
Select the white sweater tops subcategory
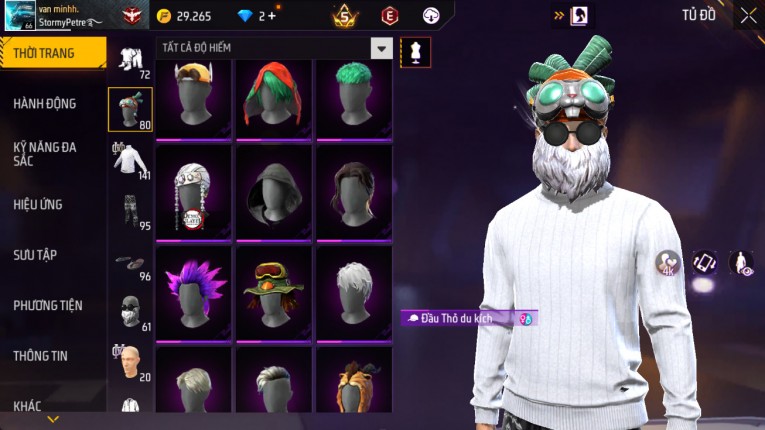[130, 161]
